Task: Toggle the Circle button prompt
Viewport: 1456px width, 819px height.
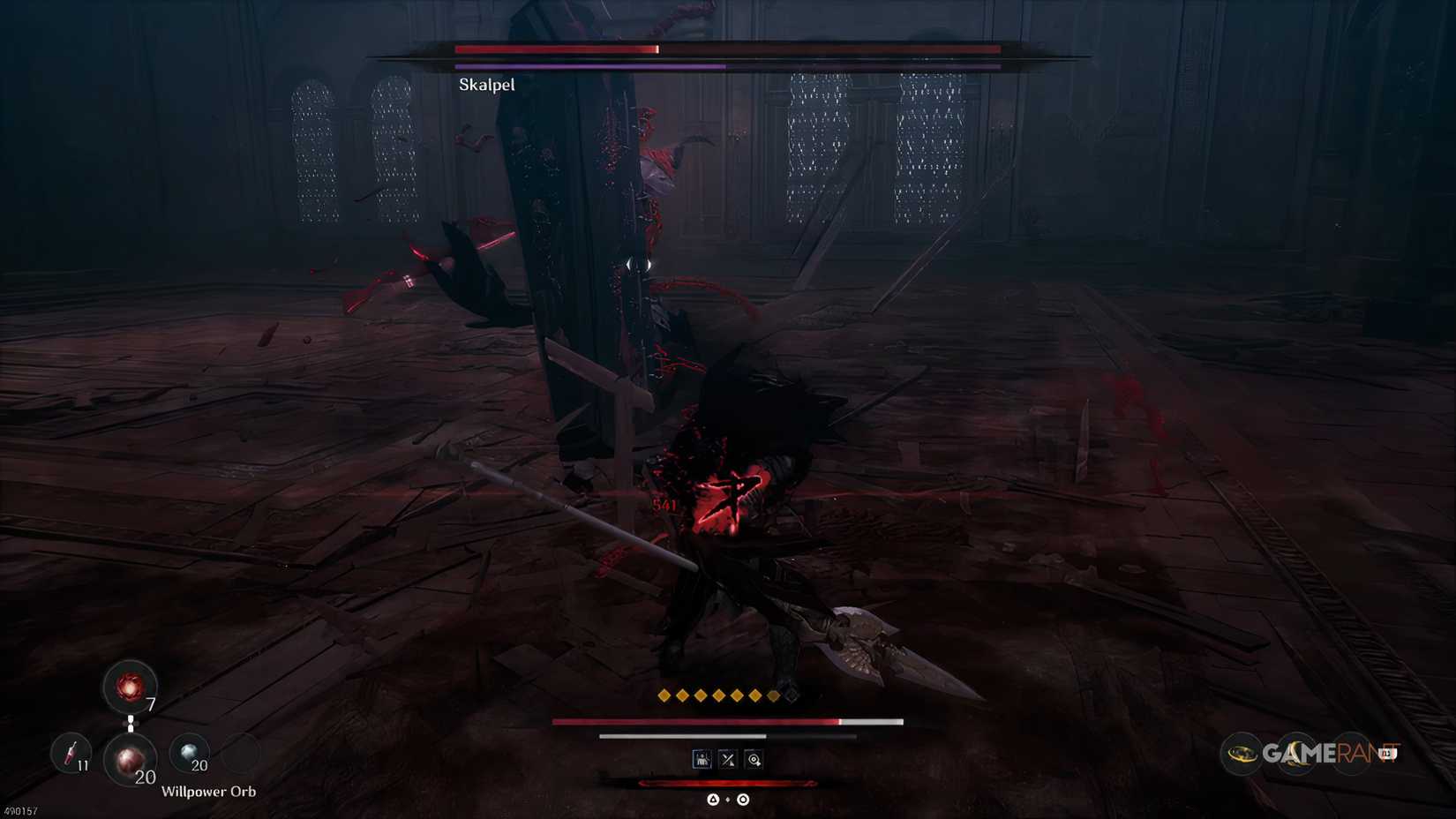Action: pos(743,799)
